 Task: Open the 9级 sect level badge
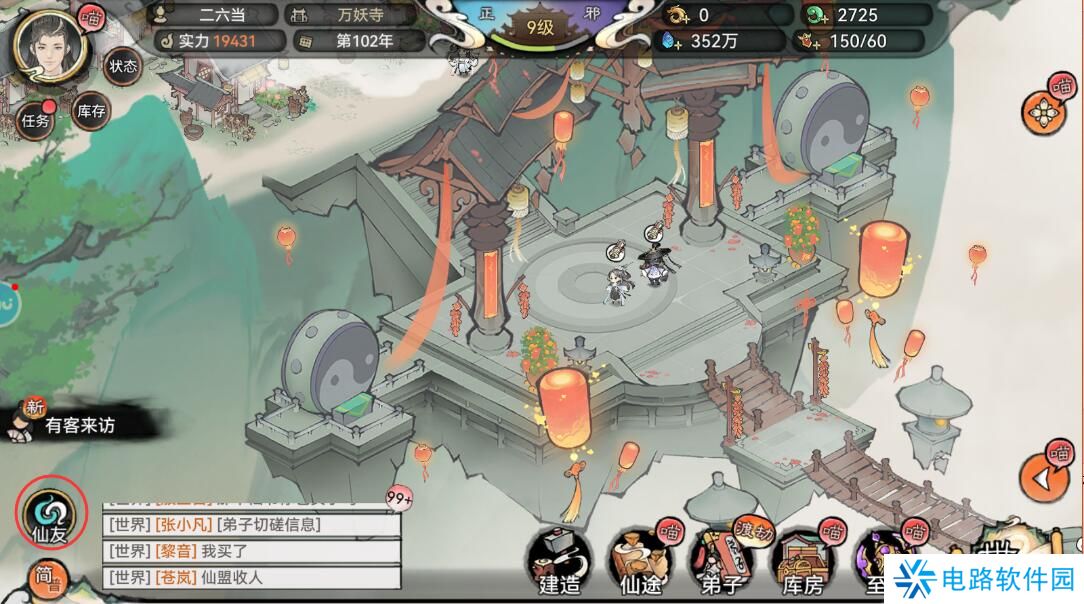(541, 28)
